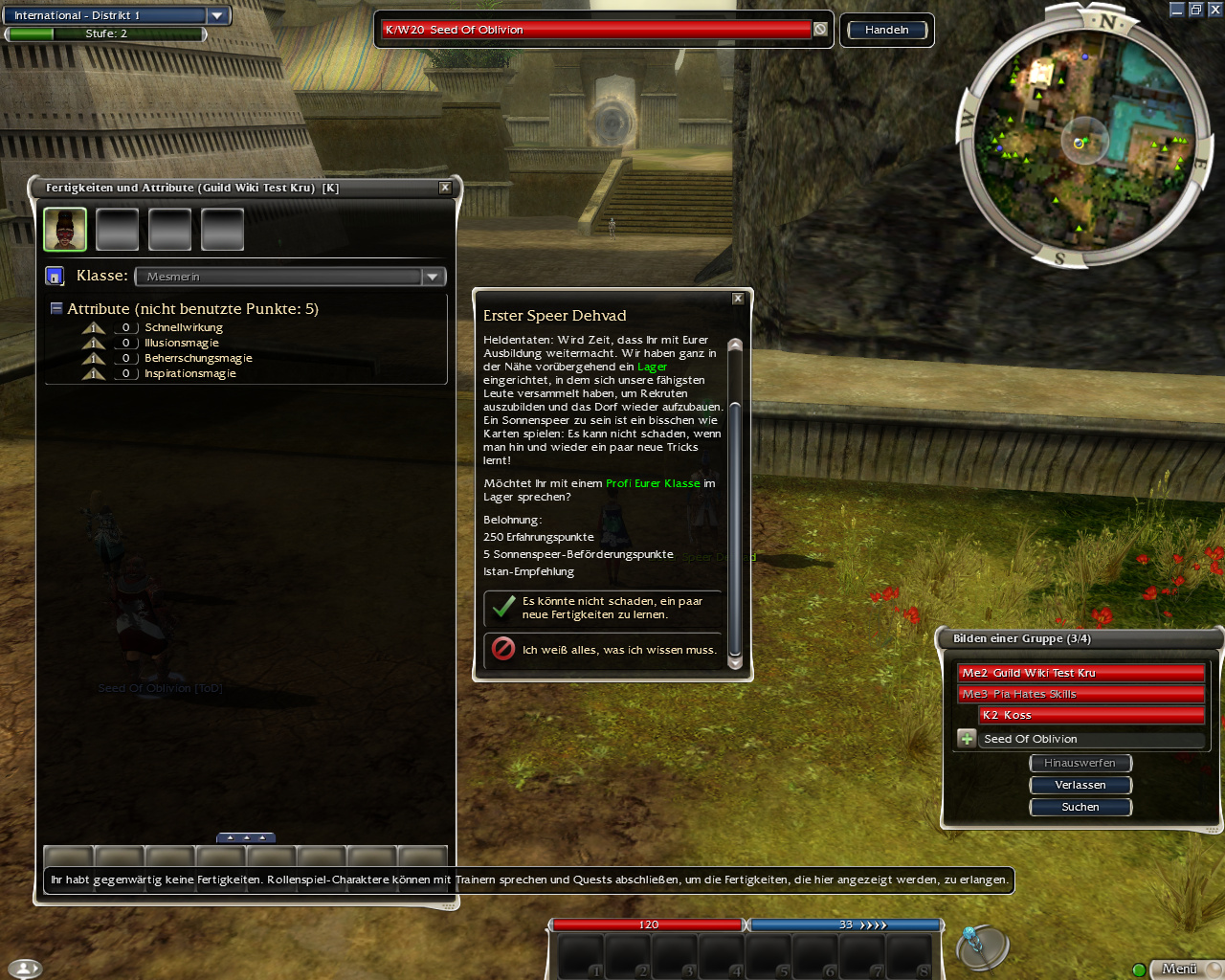Image resolution: width=1225 pixels, height=980 pixels.
Task: Open the Menü button
Action: coord(1180,969)
